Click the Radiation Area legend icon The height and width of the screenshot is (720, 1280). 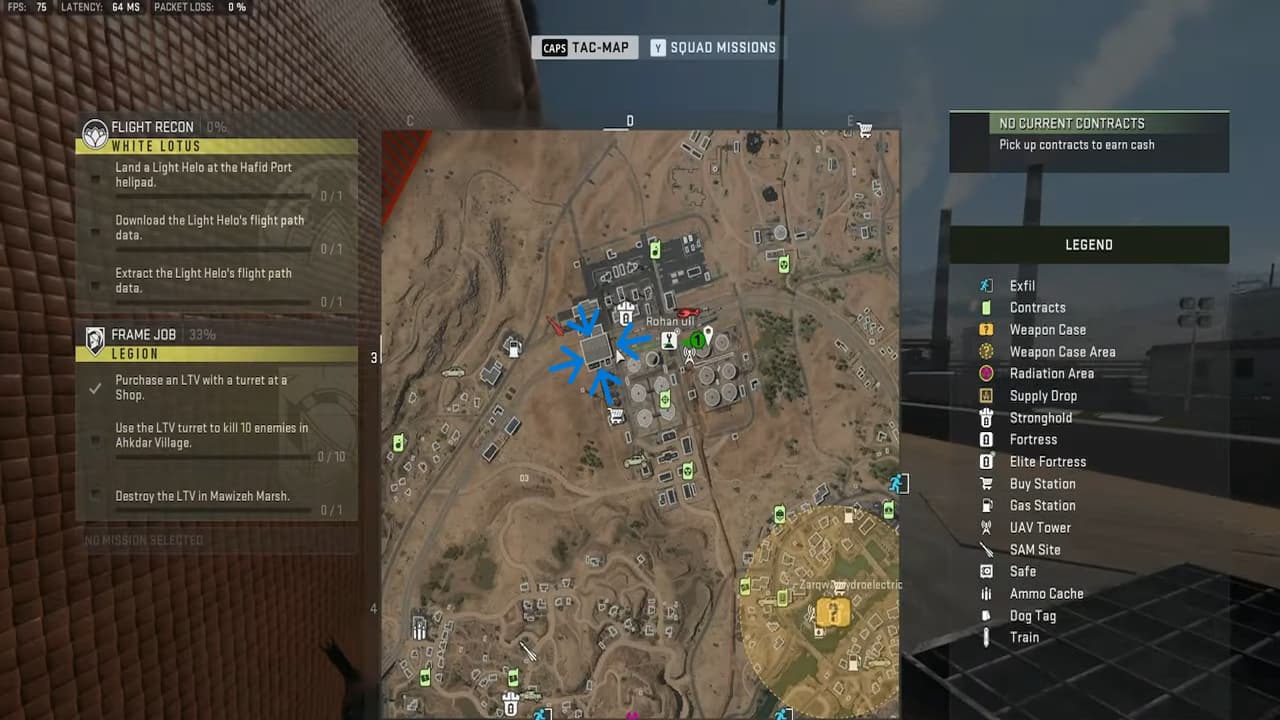[985, 373]
